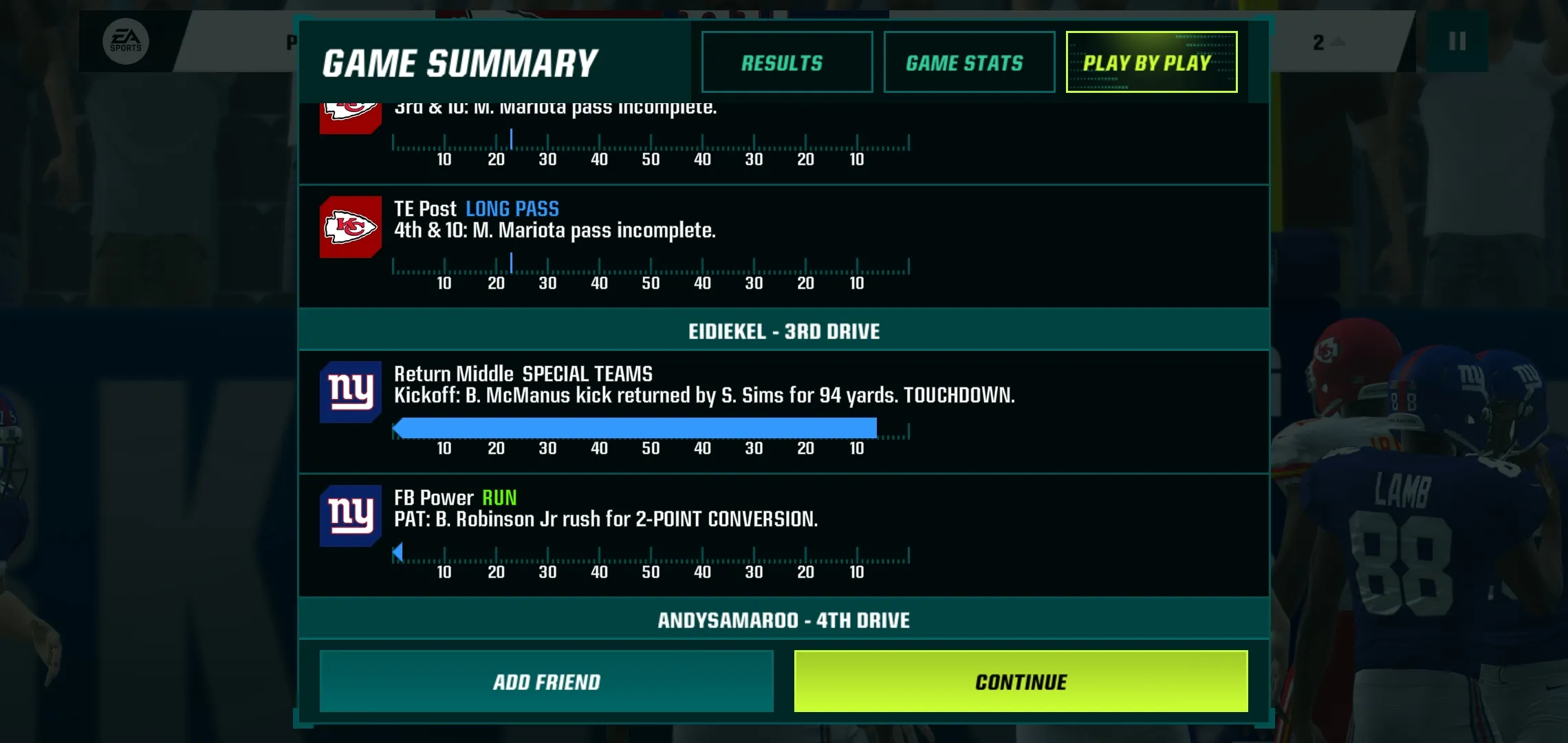Click the field position marker on the 4th & 10 play

coord(512,263)
